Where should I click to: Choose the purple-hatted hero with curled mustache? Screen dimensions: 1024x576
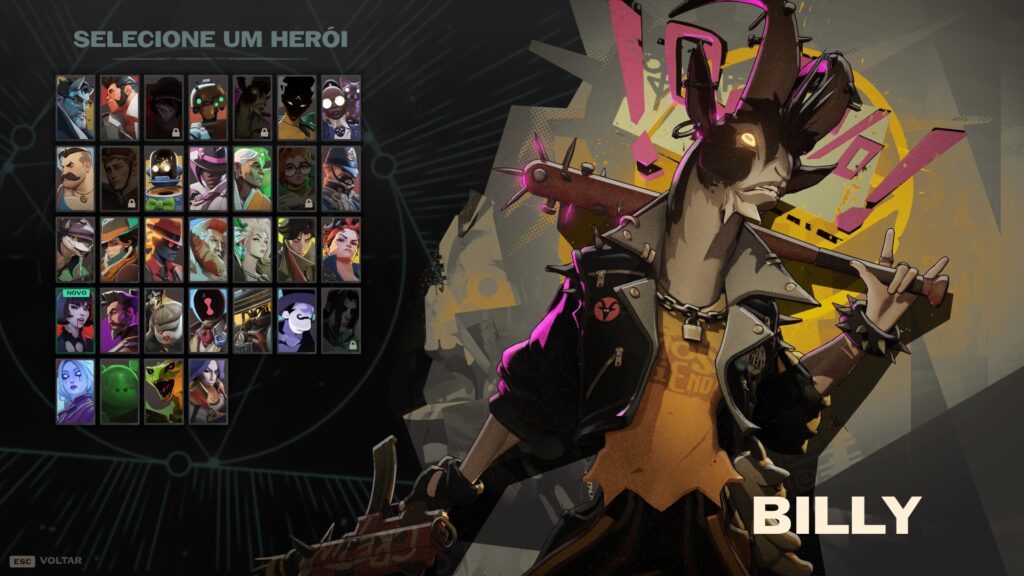[x=296, y=320]
